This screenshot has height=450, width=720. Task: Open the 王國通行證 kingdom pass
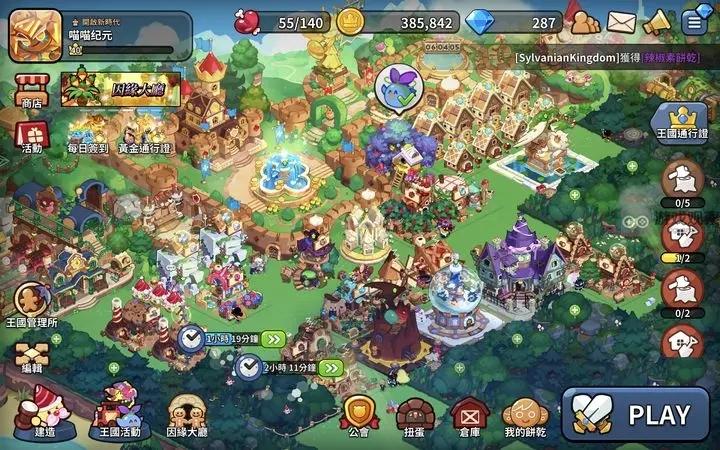680,124
